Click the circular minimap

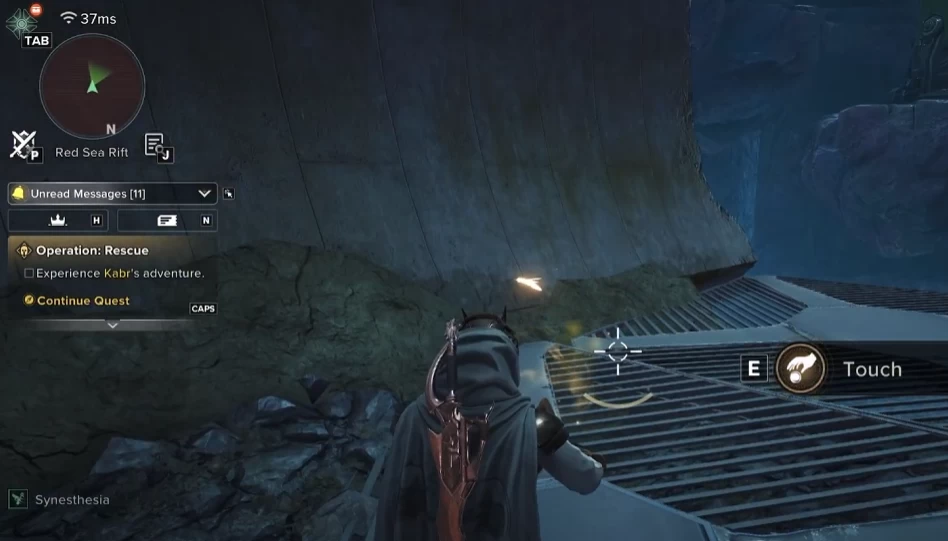(92, 86)
